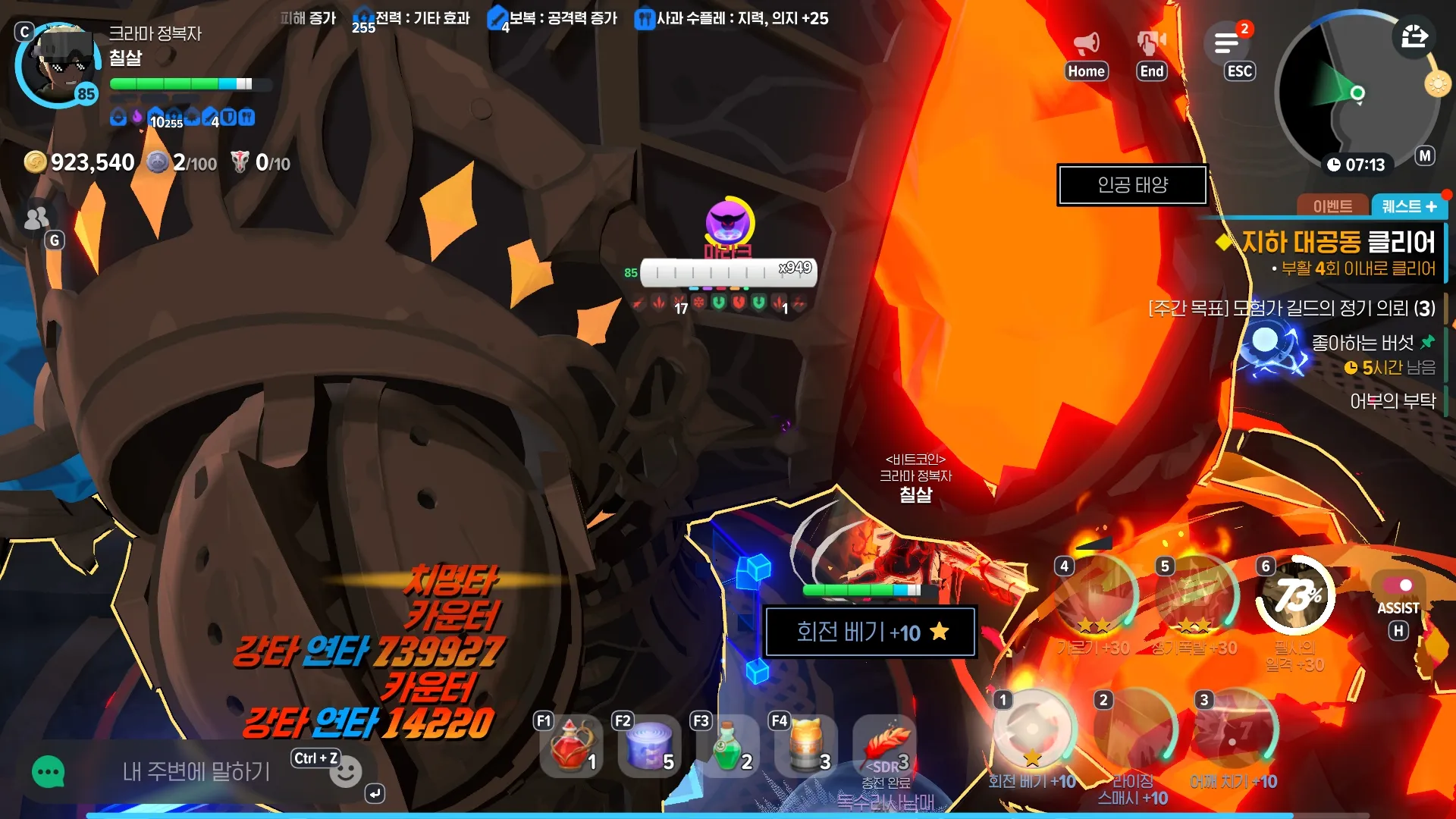This screenshot has width=1456, height=819.
Task: Open the emote gesture icon
Action: pyautogui.click(x=1151, y=44)
